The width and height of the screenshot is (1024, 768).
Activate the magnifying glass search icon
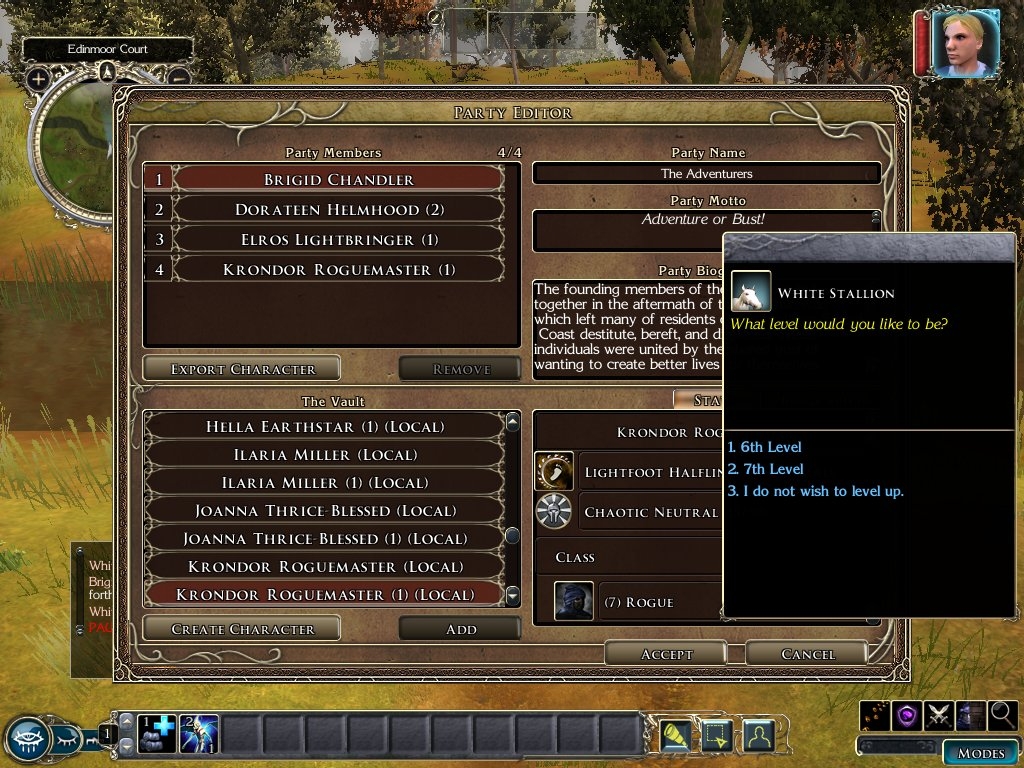(1001, 715)
